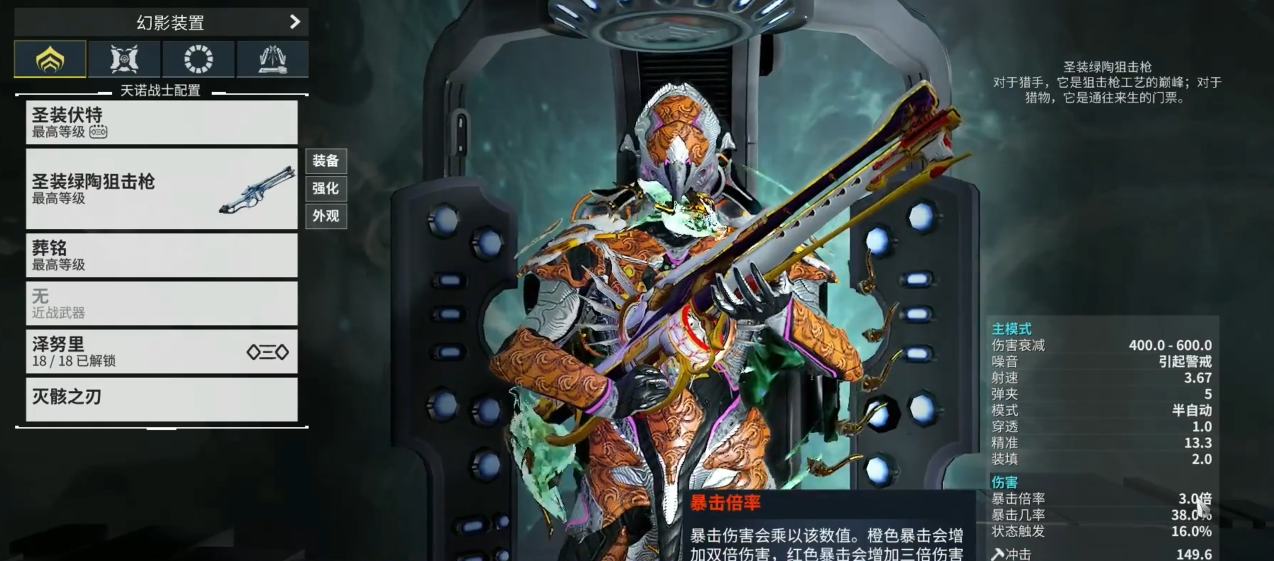Open the 泽努里 focus school row
Viewport: 1274px width, 561px height.
coord(162,351)
